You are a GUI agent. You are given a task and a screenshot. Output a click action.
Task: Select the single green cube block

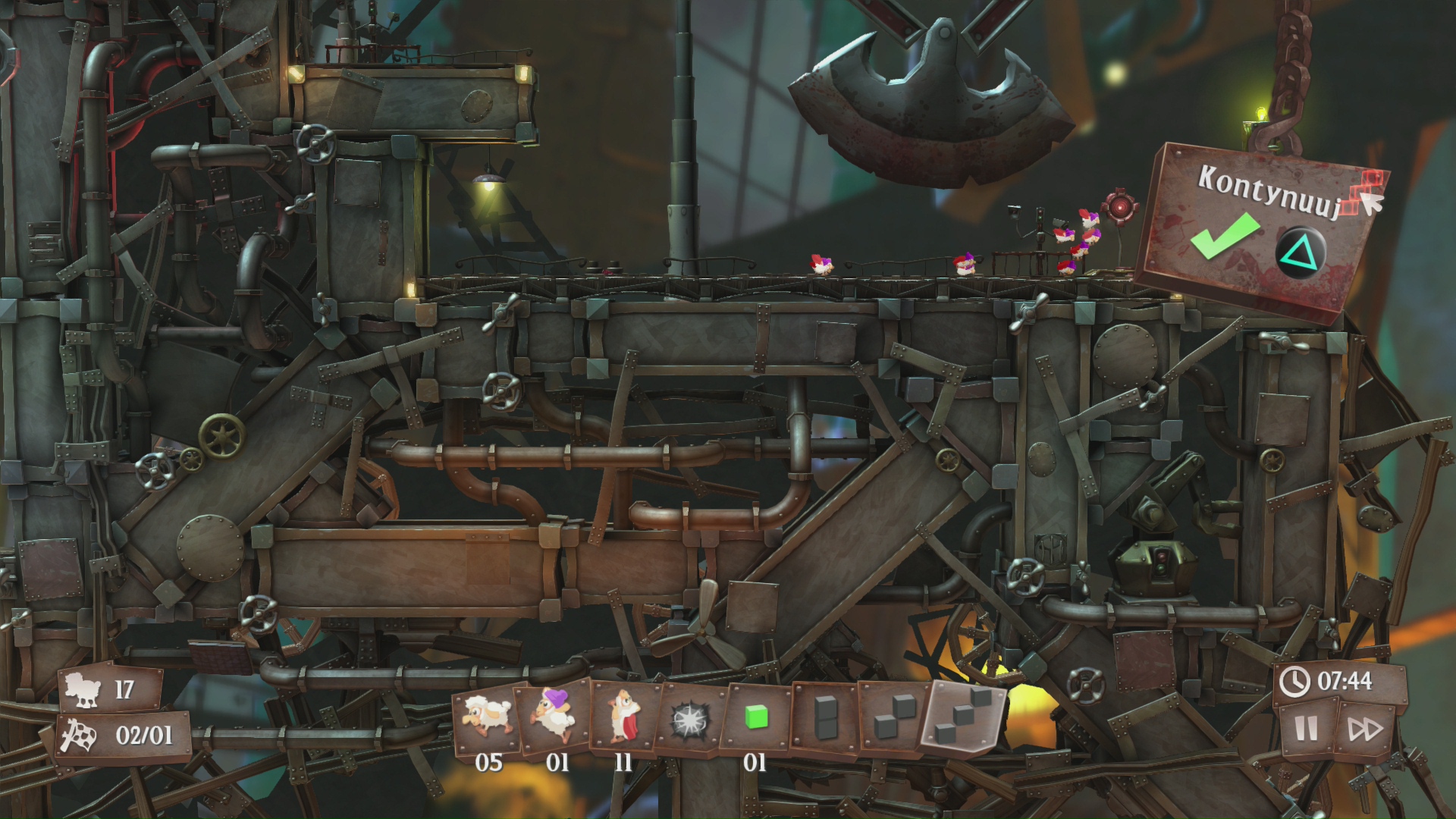click(756, 717)
